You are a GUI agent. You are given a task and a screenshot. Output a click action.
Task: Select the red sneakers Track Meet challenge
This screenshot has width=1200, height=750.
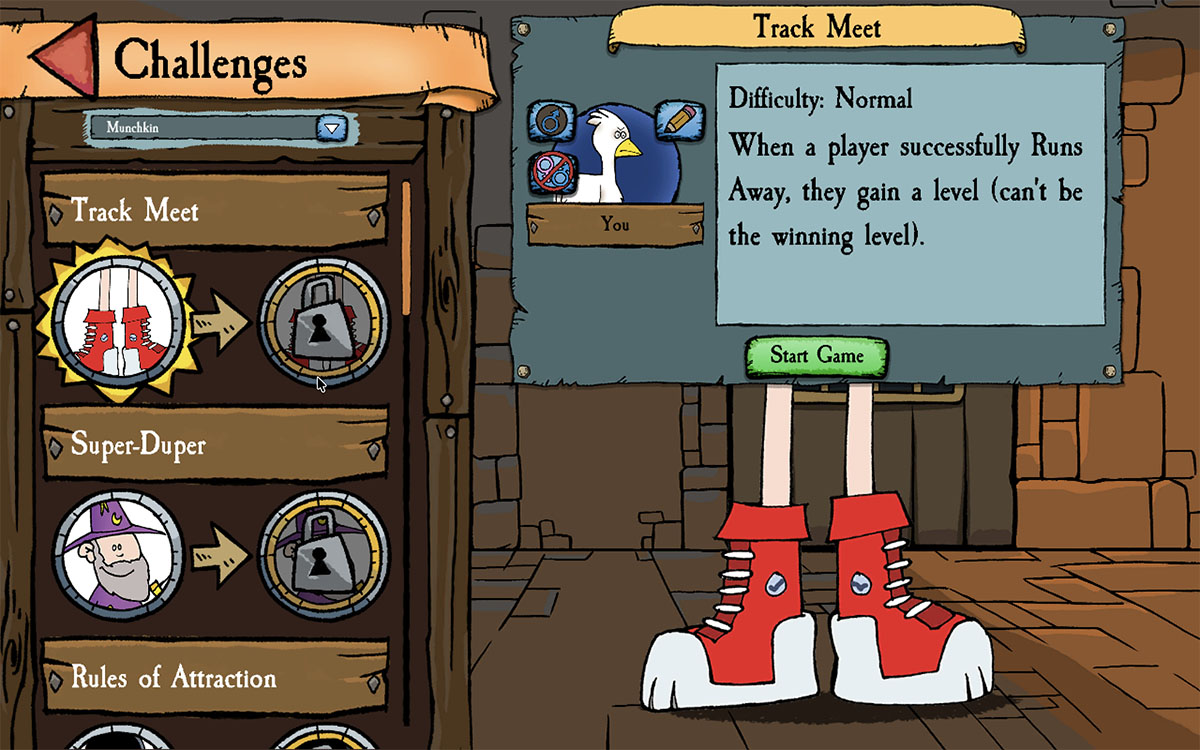[x=118, y=318]
